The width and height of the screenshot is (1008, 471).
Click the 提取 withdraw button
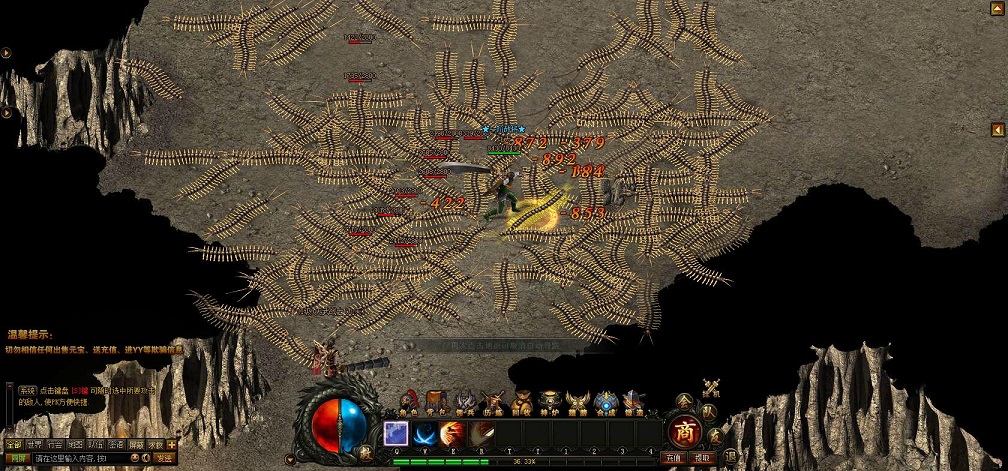[x=702, y=458]
